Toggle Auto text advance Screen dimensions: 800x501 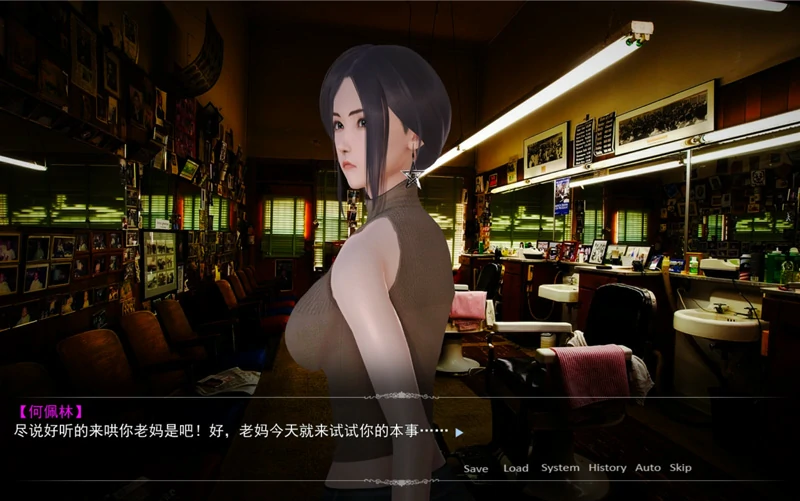tap(648, 468)
